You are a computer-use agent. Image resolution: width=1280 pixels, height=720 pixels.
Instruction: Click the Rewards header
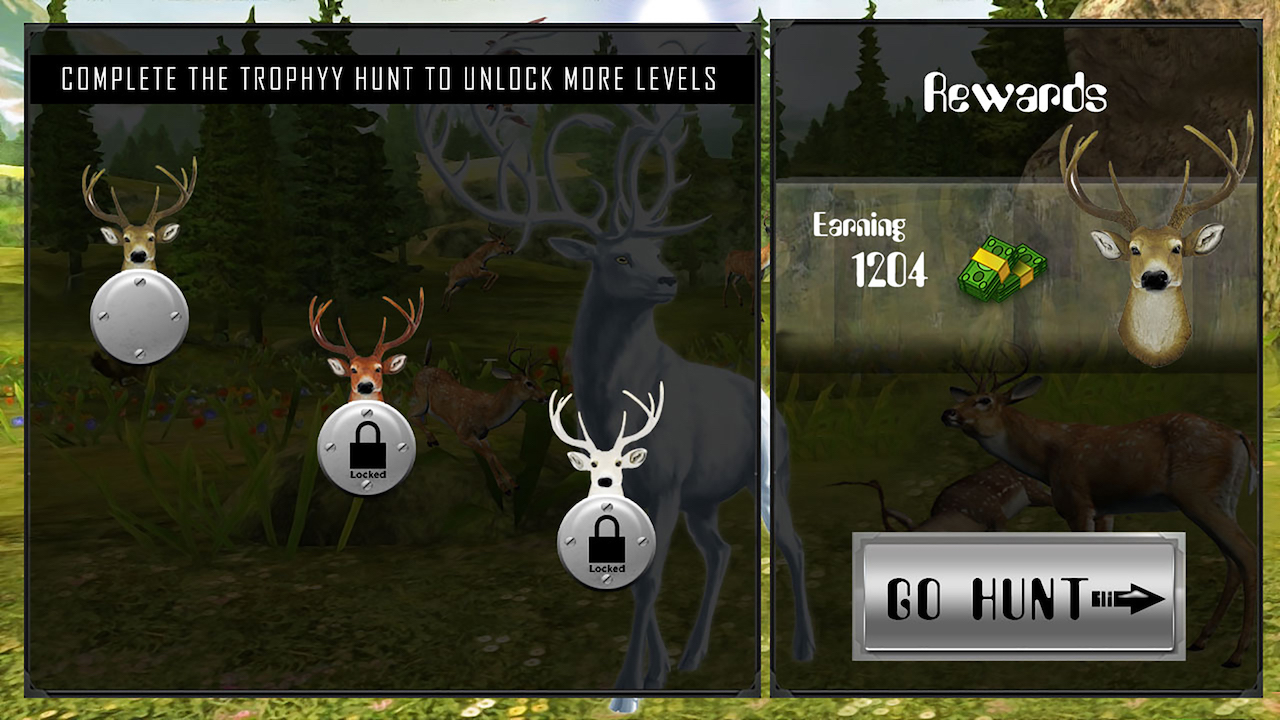coord(1016,90)
